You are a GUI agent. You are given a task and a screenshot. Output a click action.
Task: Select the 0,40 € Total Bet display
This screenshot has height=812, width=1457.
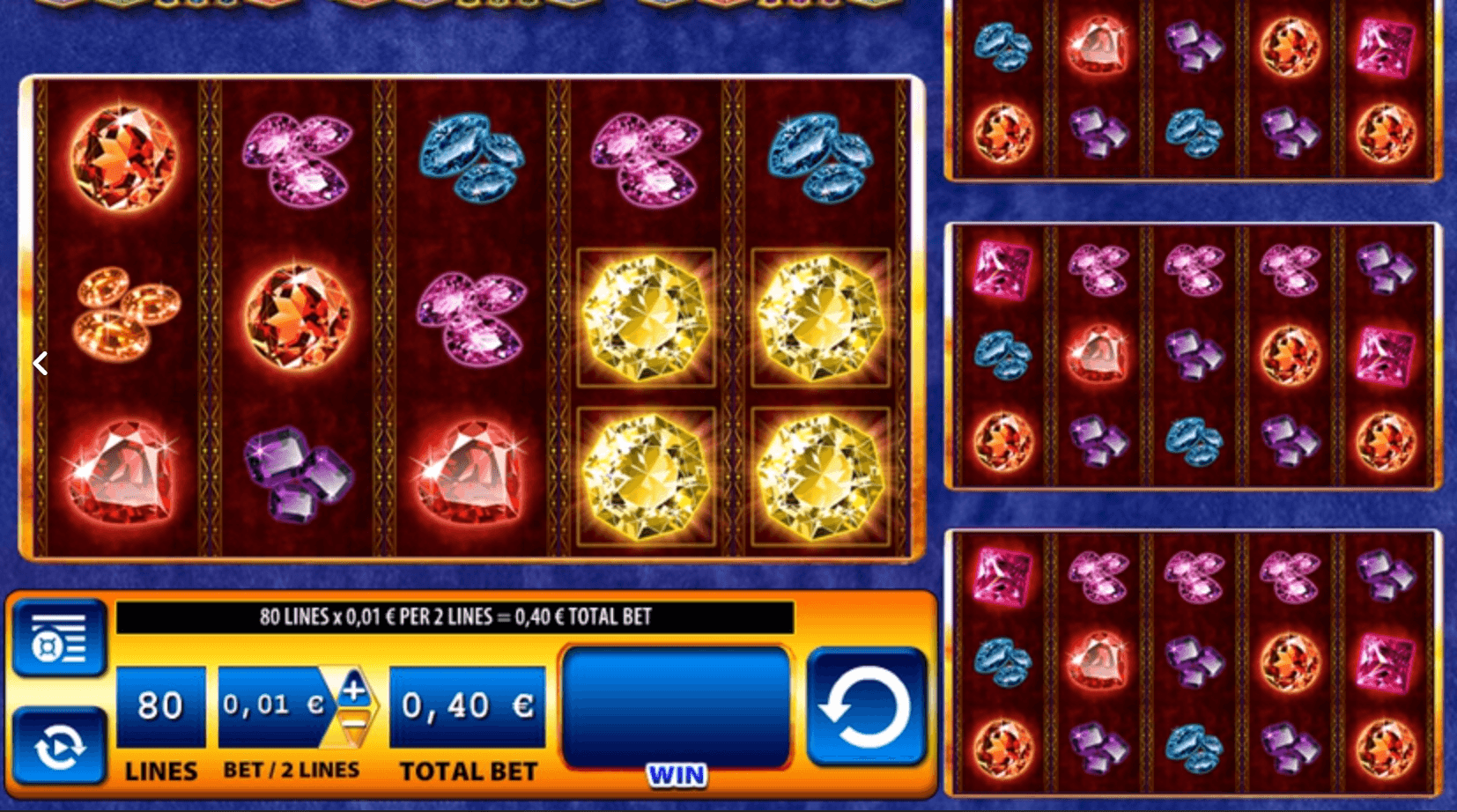click(467, 705)
